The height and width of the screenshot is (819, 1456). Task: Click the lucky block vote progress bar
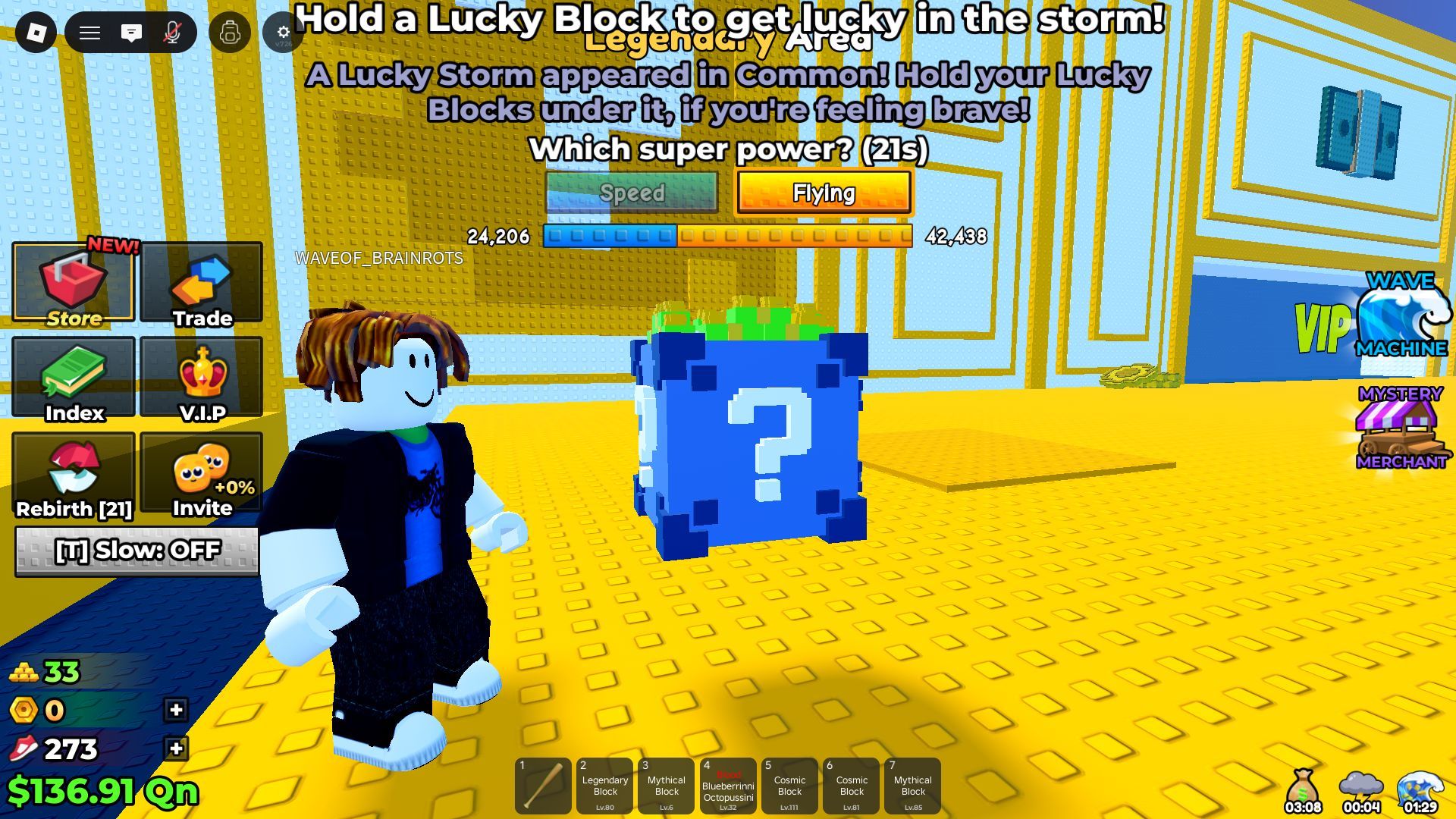coord(728,237)
